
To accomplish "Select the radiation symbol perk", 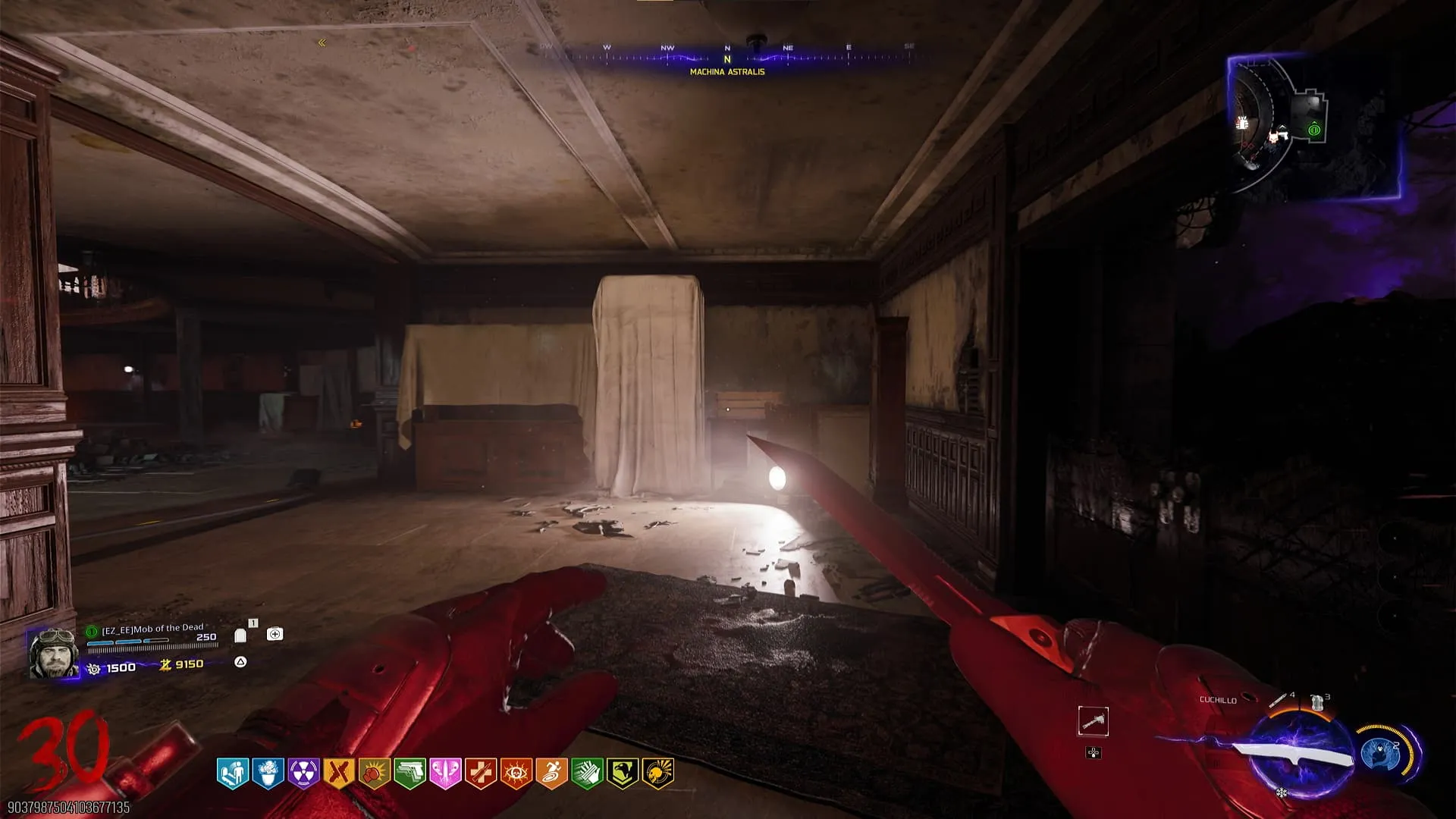I will coord(303,773).
